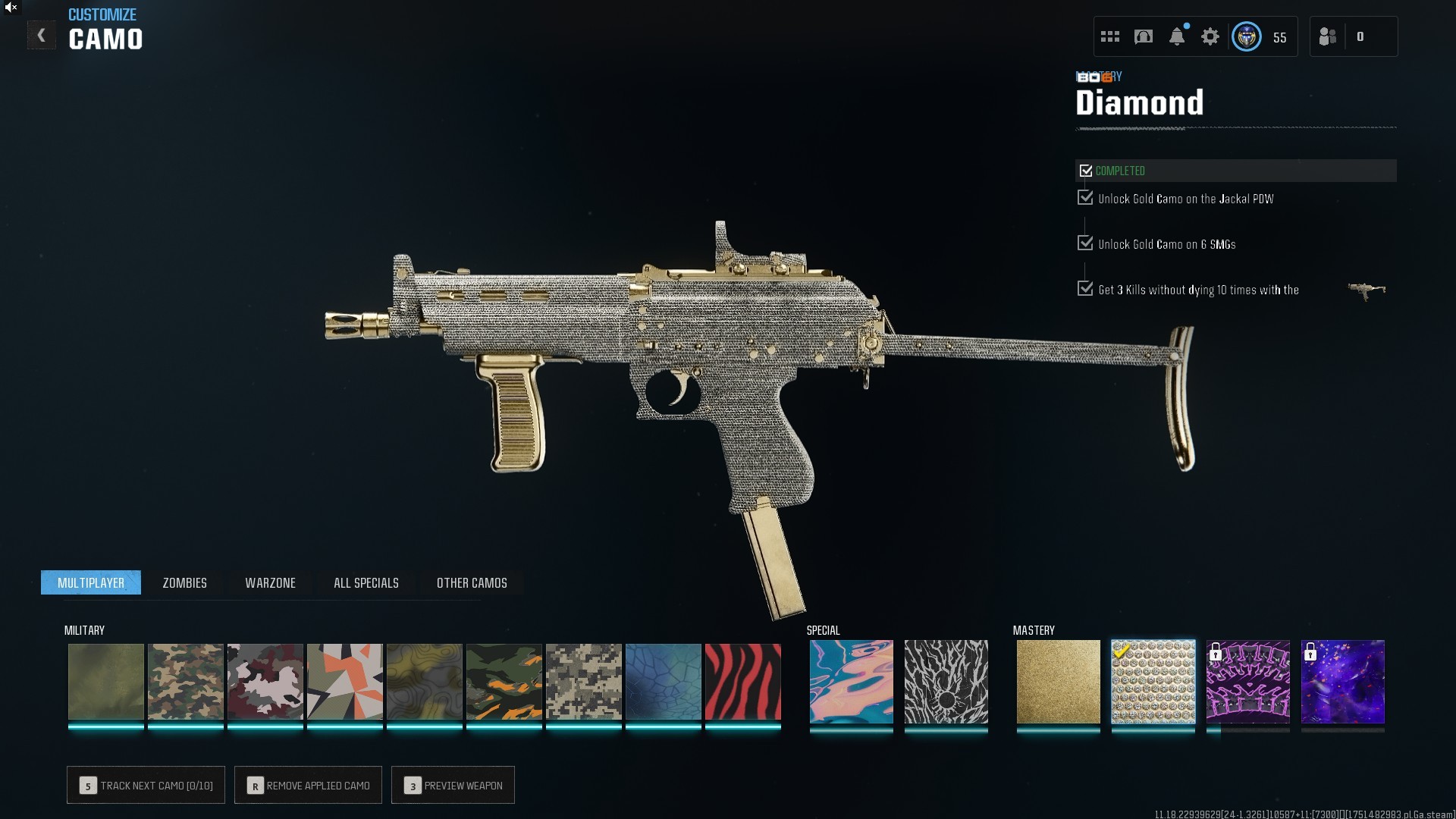Open Preview Weapon
This screenshot has height=819, width=1456.
coord(453,785)
